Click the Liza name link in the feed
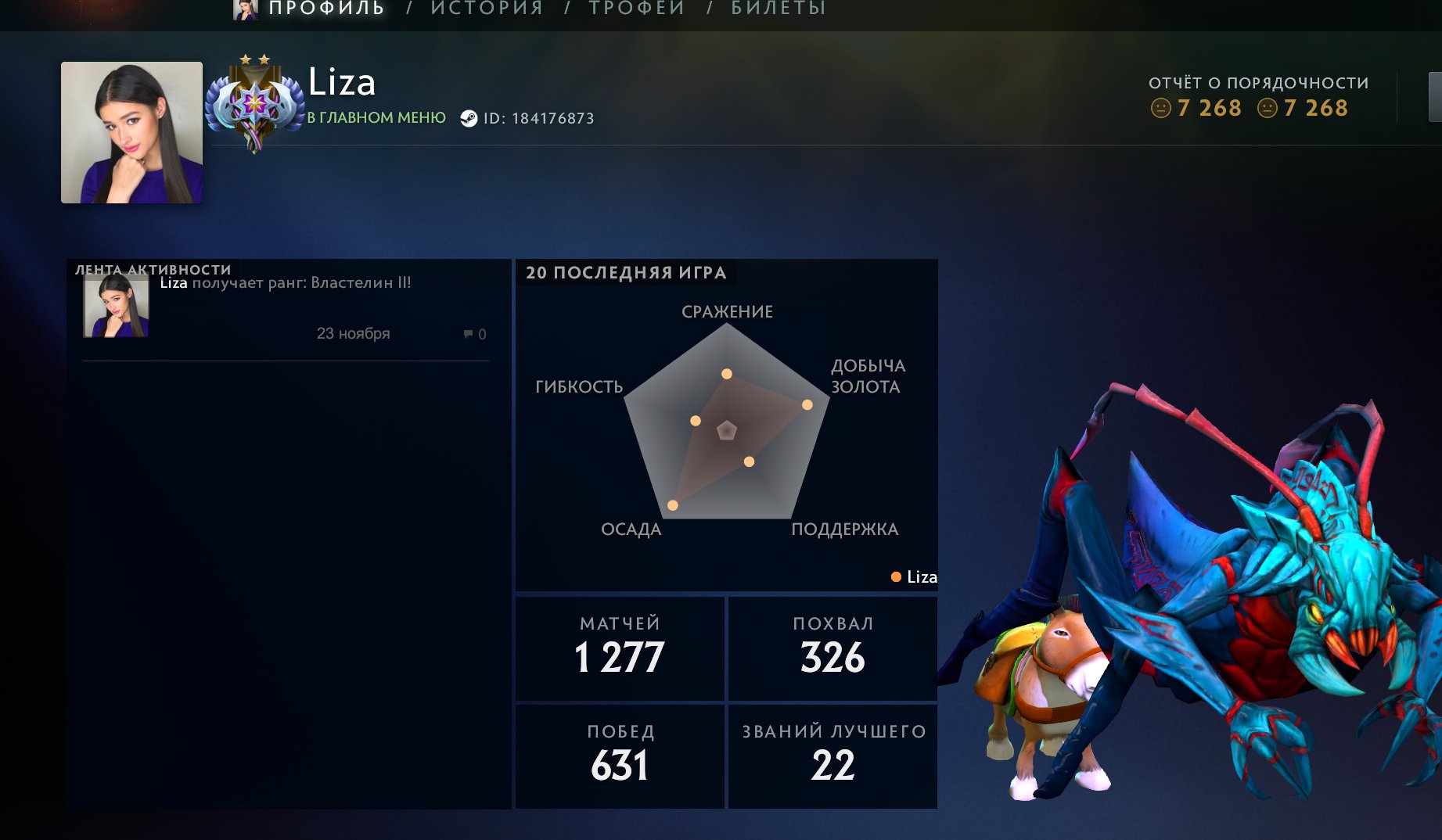The width and height of the screenshot is (1442, 840). pyautogui.click(x=172, y=283)
